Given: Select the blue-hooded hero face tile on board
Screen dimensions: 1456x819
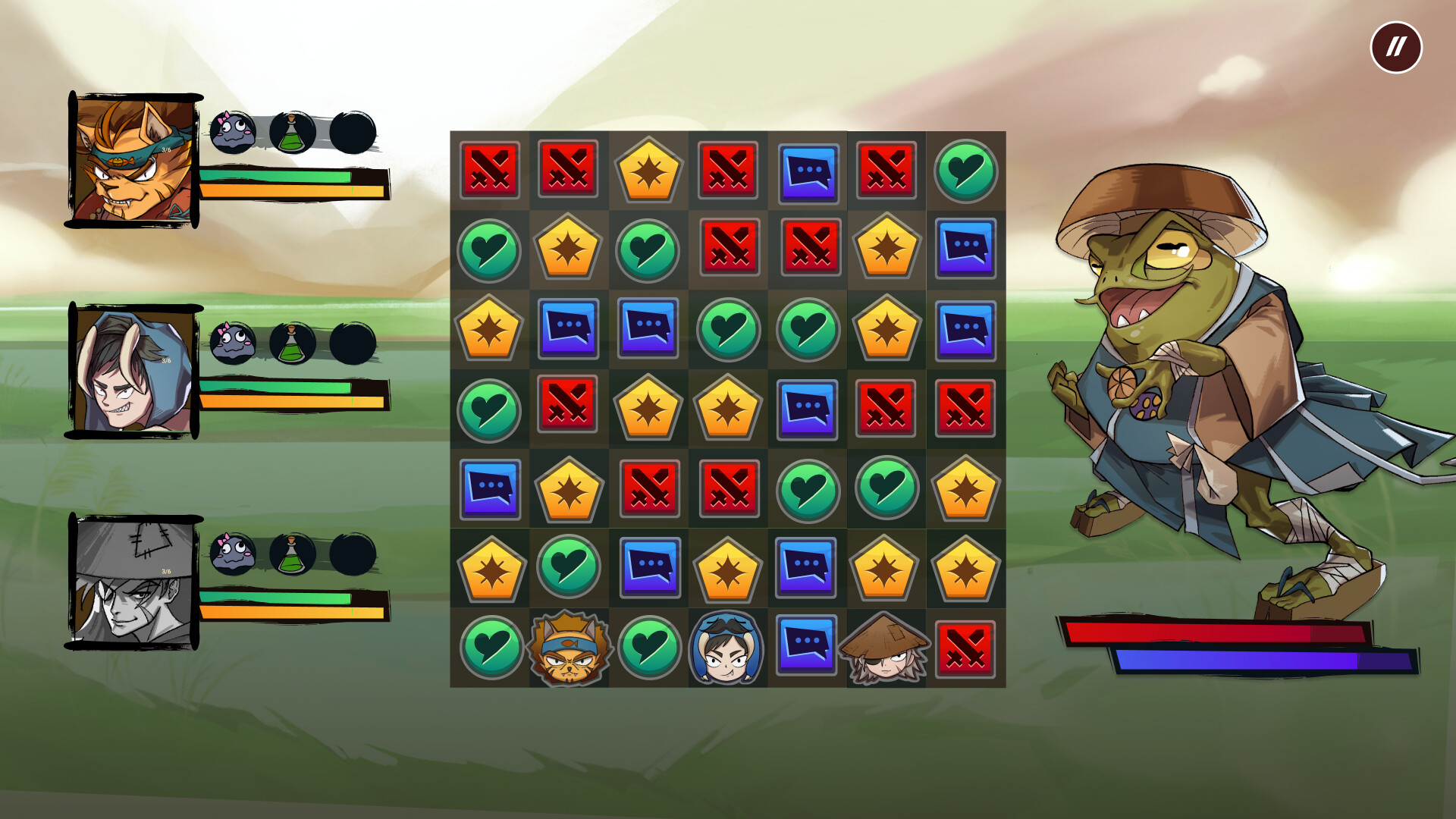Looking at the screenshot, I should tap(727, 648).
